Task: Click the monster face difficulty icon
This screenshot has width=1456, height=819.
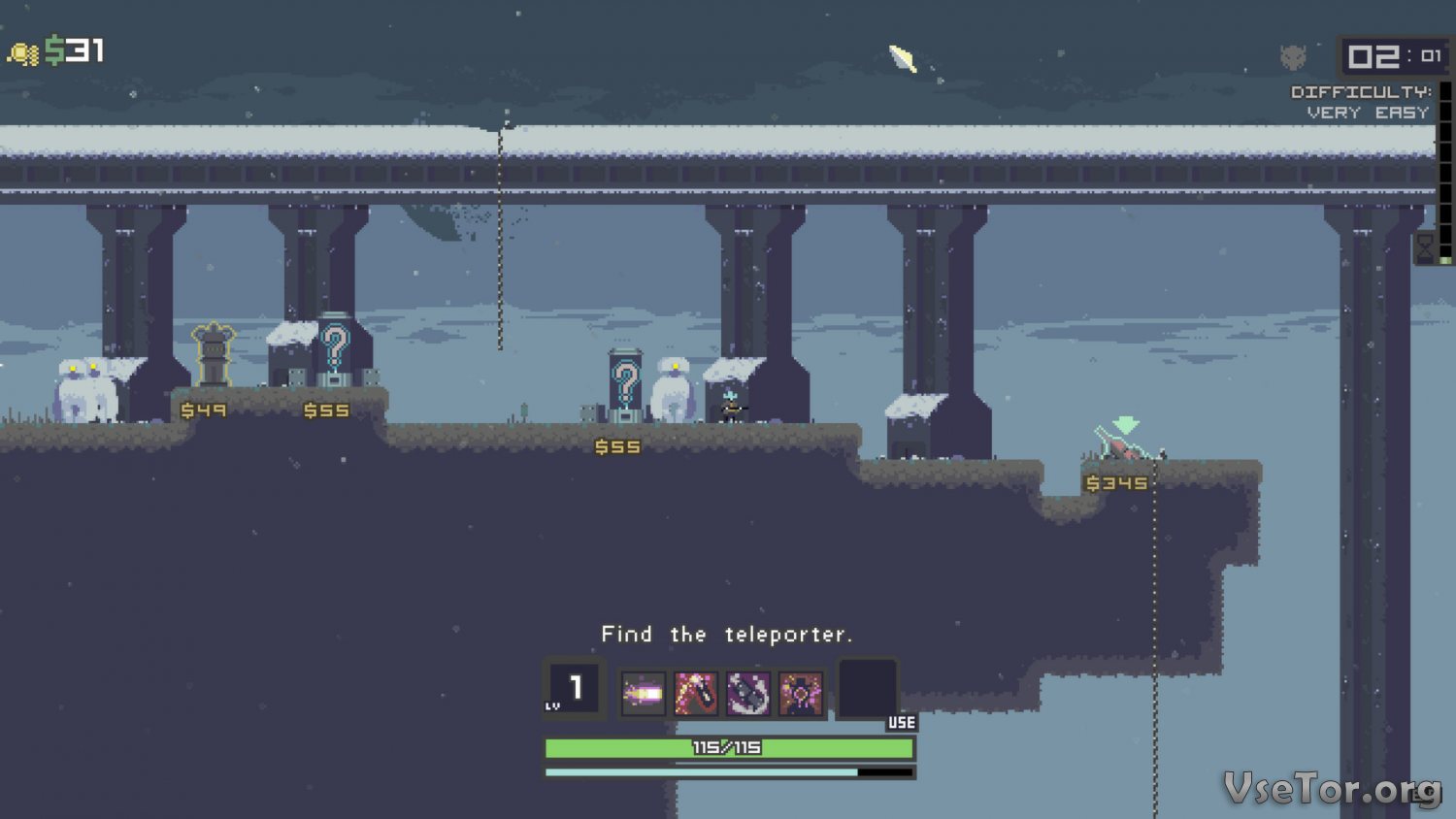Action: click(x=1293, y=57)
